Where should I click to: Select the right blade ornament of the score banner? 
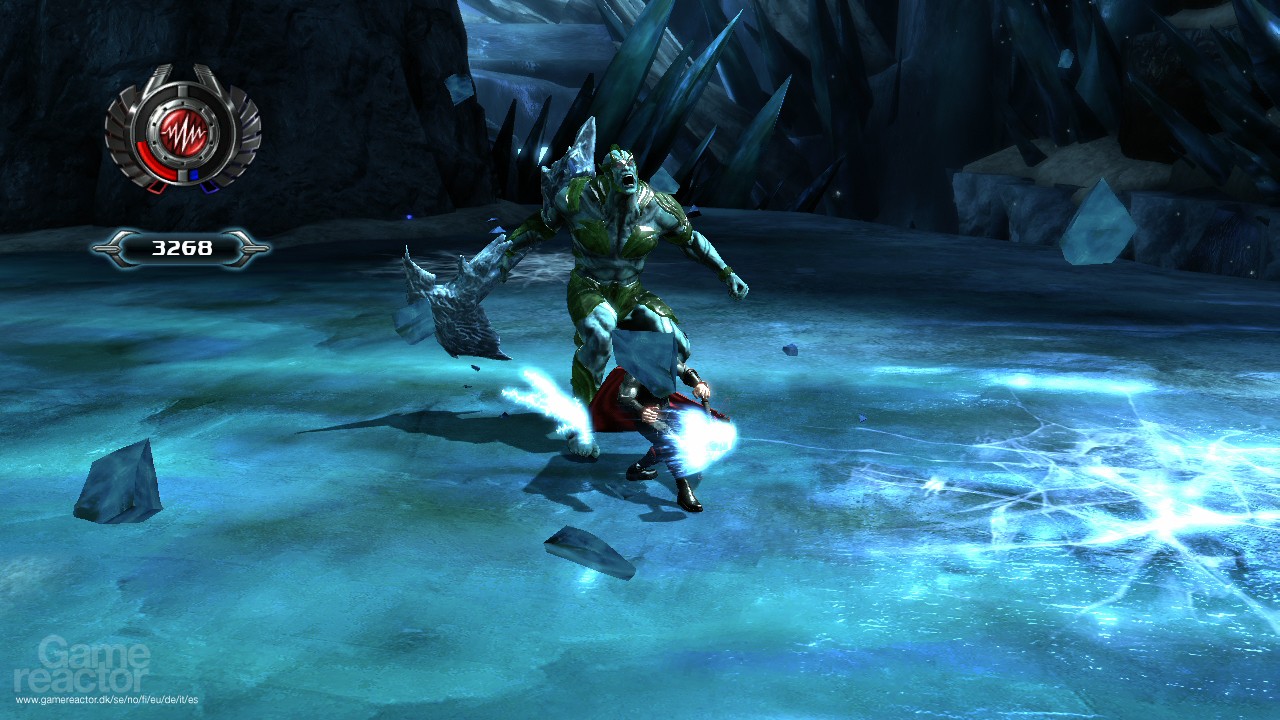click(251, 247)
